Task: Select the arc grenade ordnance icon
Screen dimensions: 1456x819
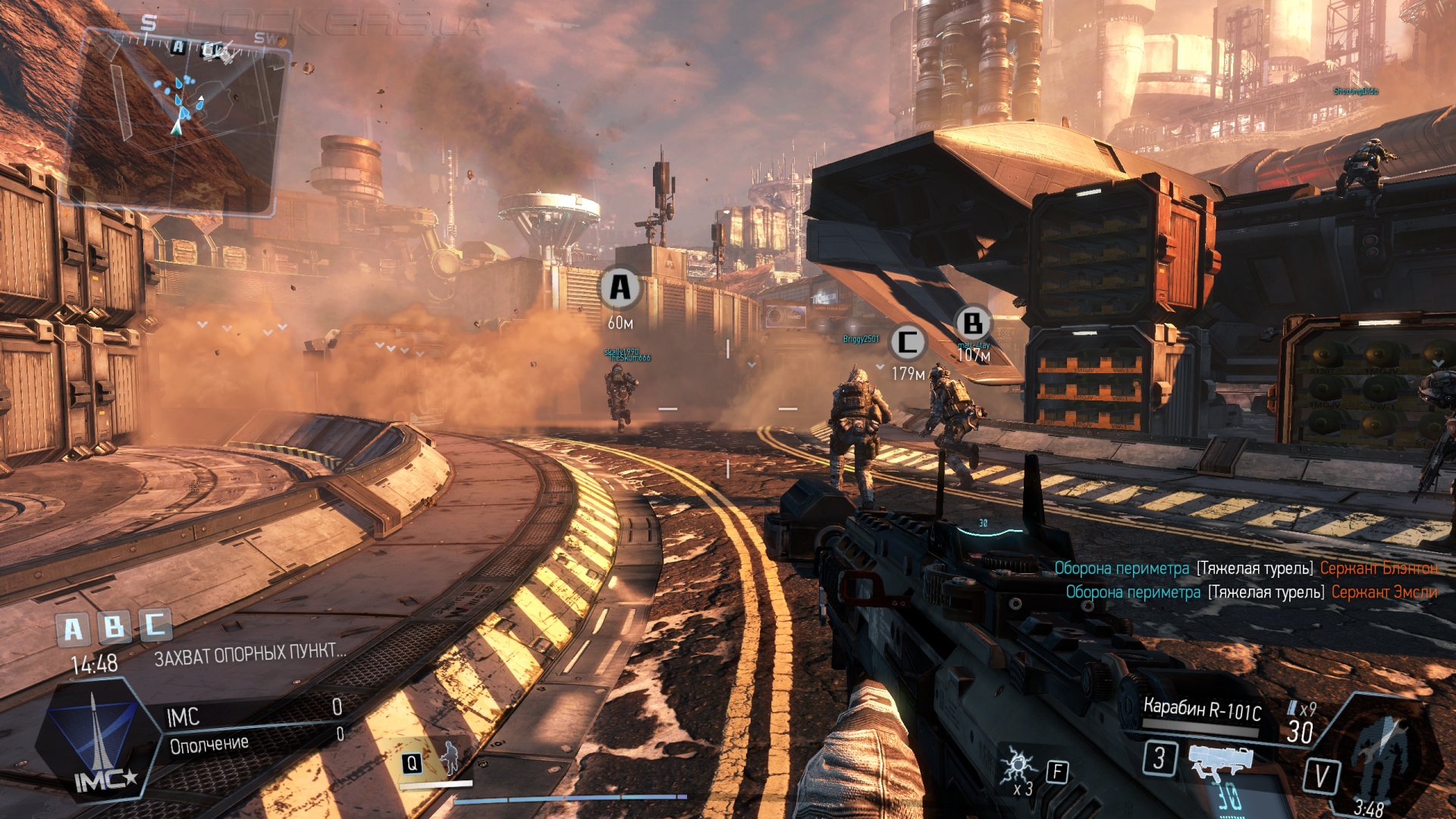Action: click(1017, 767)
